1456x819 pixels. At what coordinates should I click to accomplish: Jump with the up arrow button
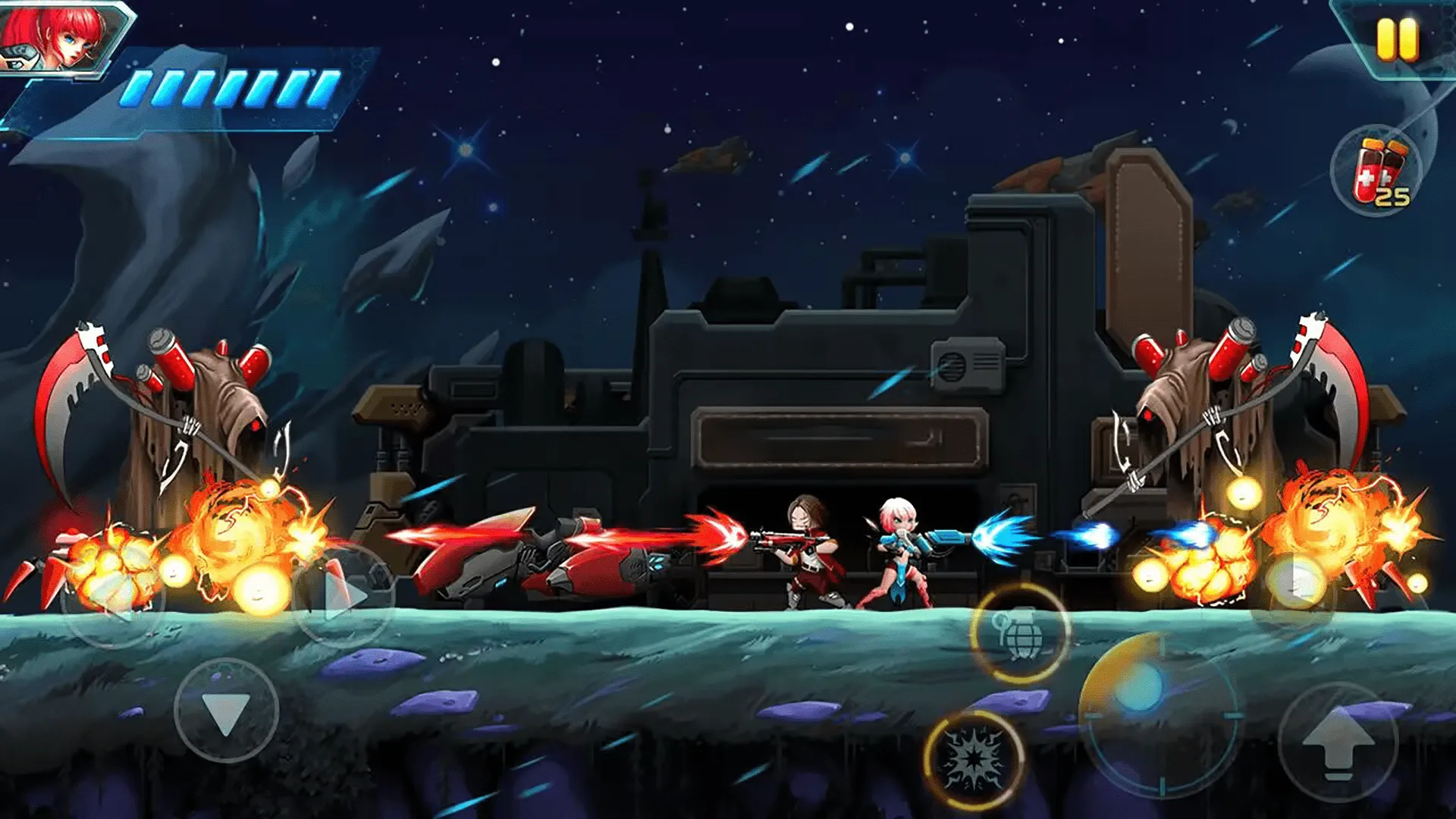(1338, 743)
